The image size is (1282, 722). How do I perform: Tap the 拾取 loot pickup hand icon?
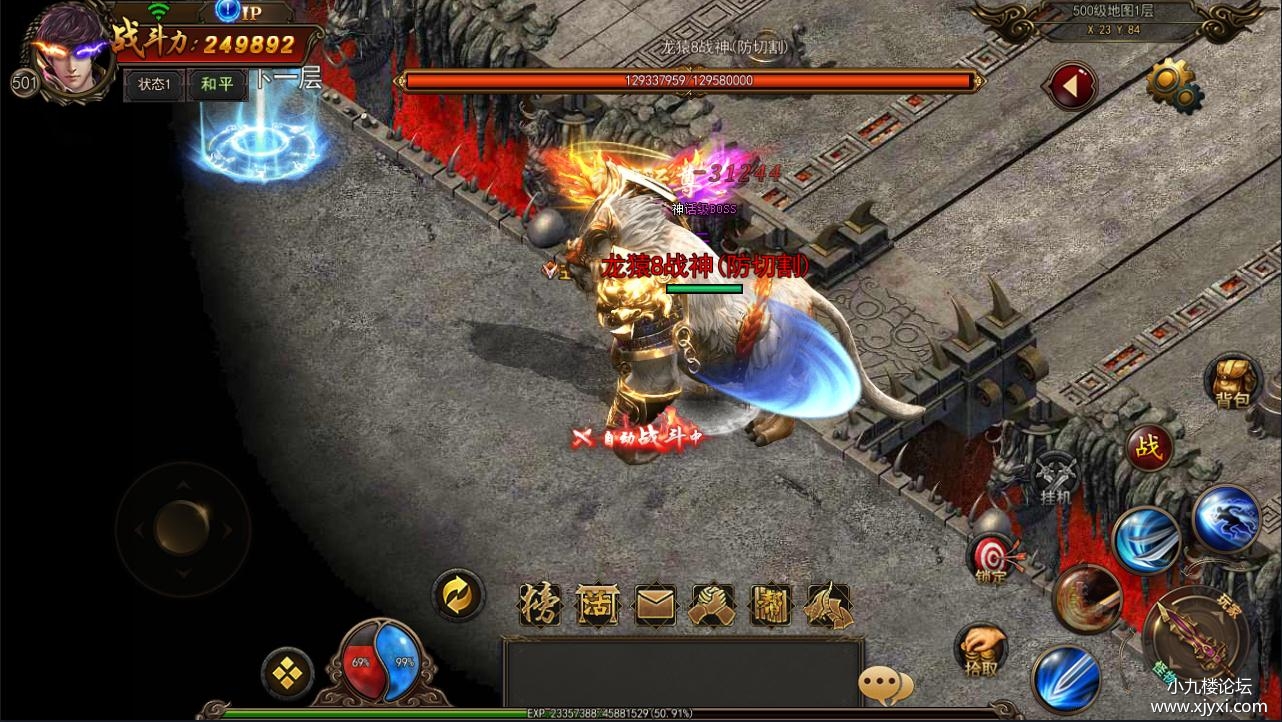(x=982, y=648)
